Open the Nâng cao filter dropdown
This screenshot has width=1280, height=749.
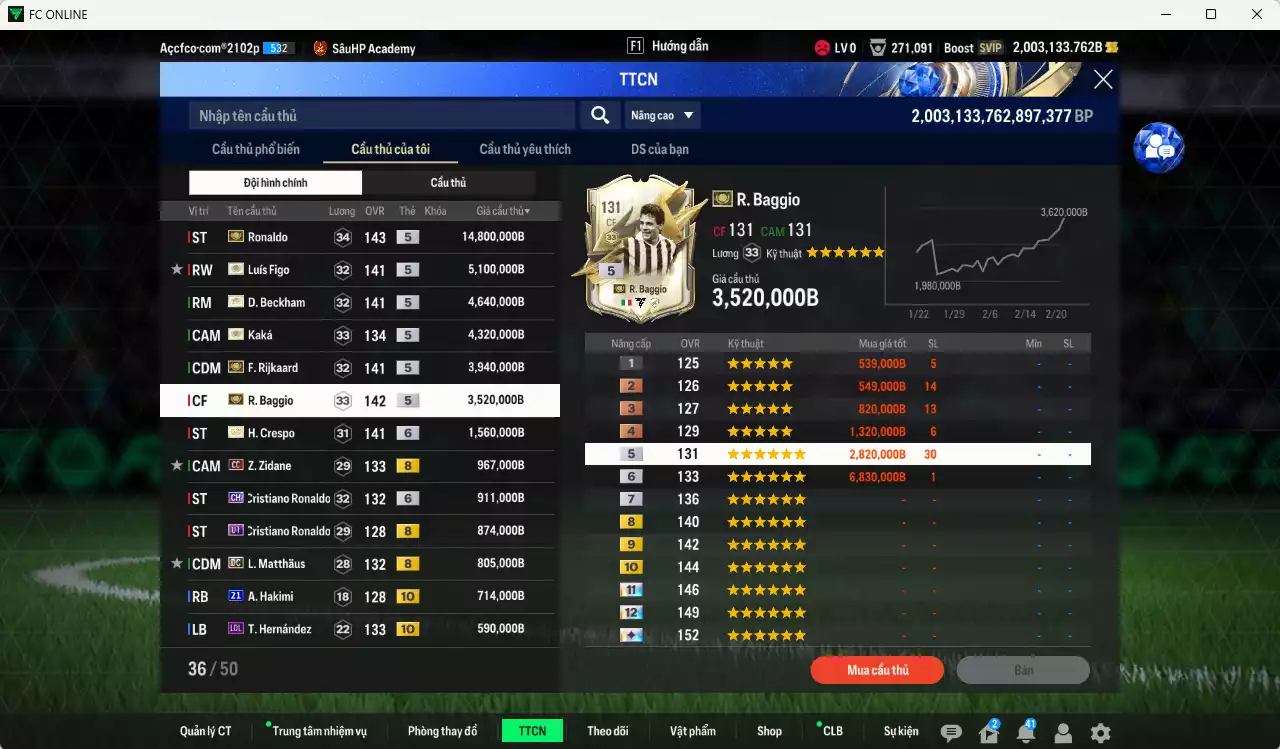tap(662, 115)
